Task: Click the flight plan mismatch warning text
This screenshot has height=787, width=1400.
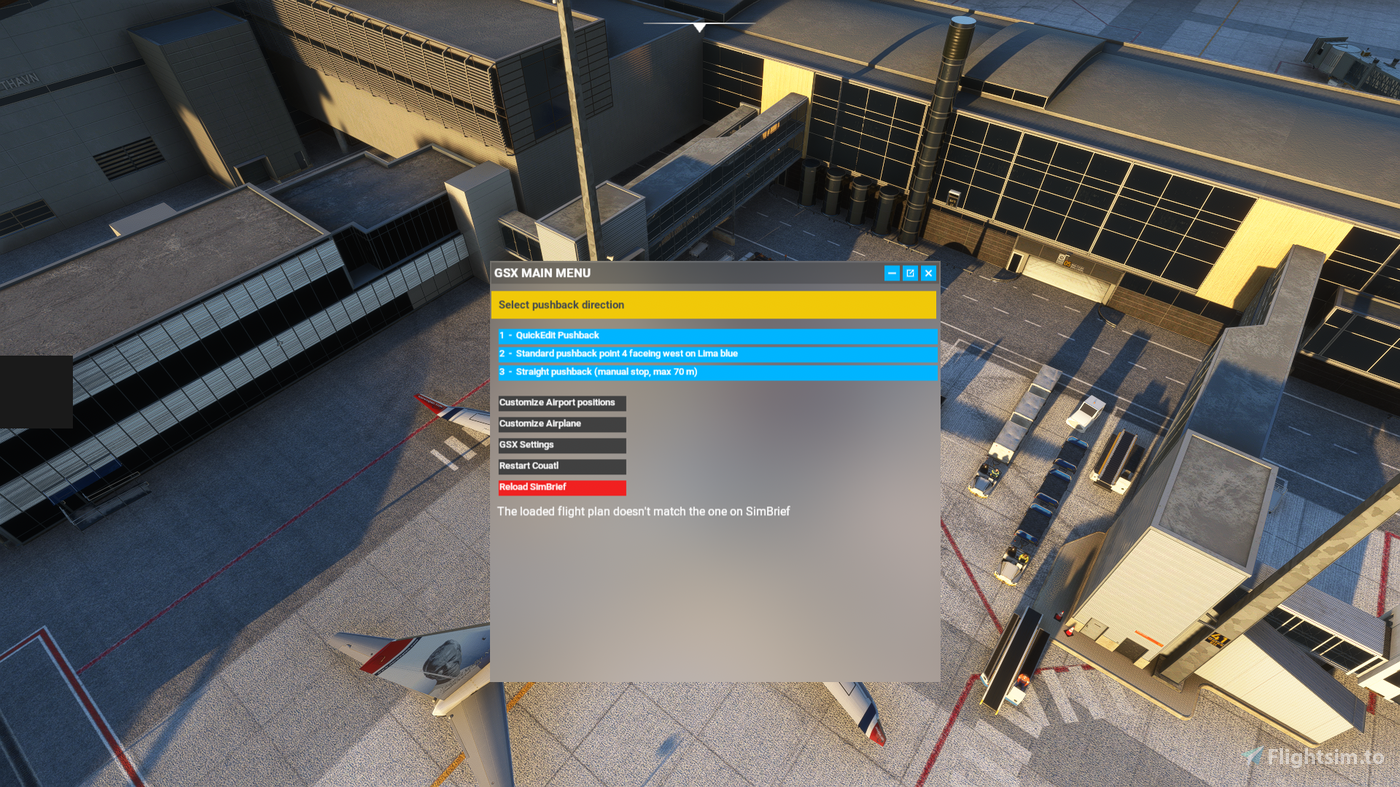Action: click(x=643, y=510)
